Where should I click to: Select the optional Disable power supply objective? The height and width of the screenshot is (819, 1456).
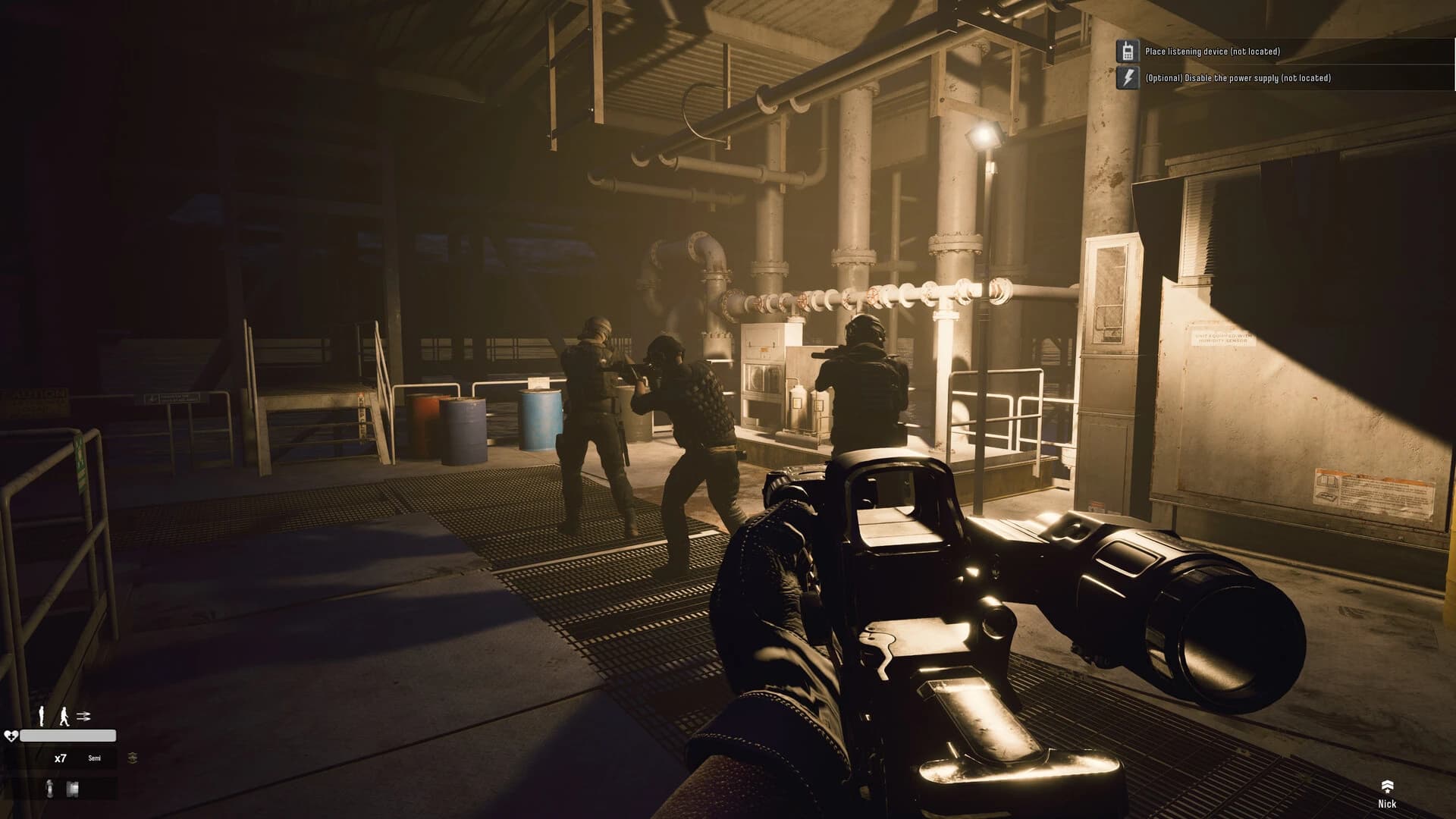(1238, 78)
